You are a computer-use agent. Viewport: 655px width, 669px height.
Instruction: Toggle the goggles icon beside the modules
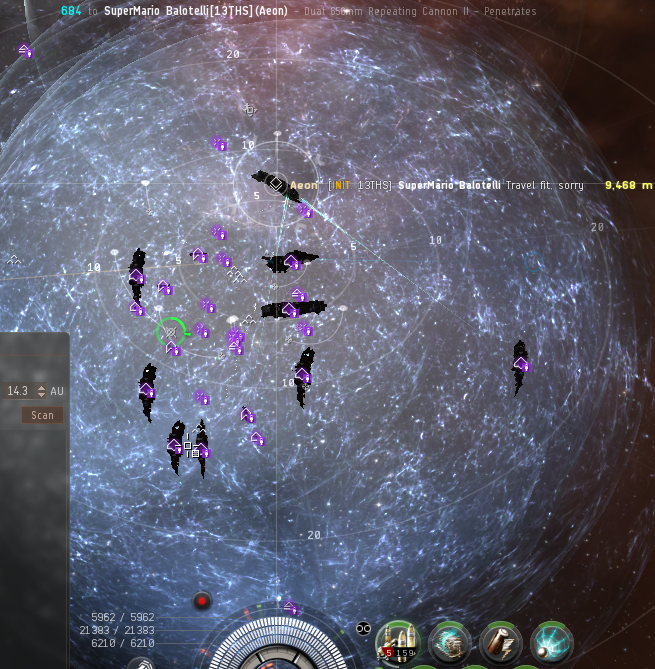click(363, 628)
